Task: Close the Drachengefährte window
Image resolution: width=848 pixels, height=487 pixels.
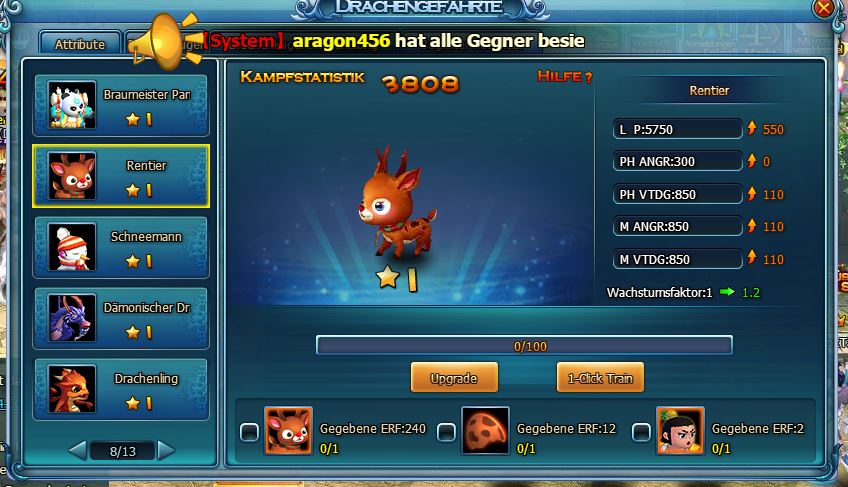Action: tap(823, 8)
